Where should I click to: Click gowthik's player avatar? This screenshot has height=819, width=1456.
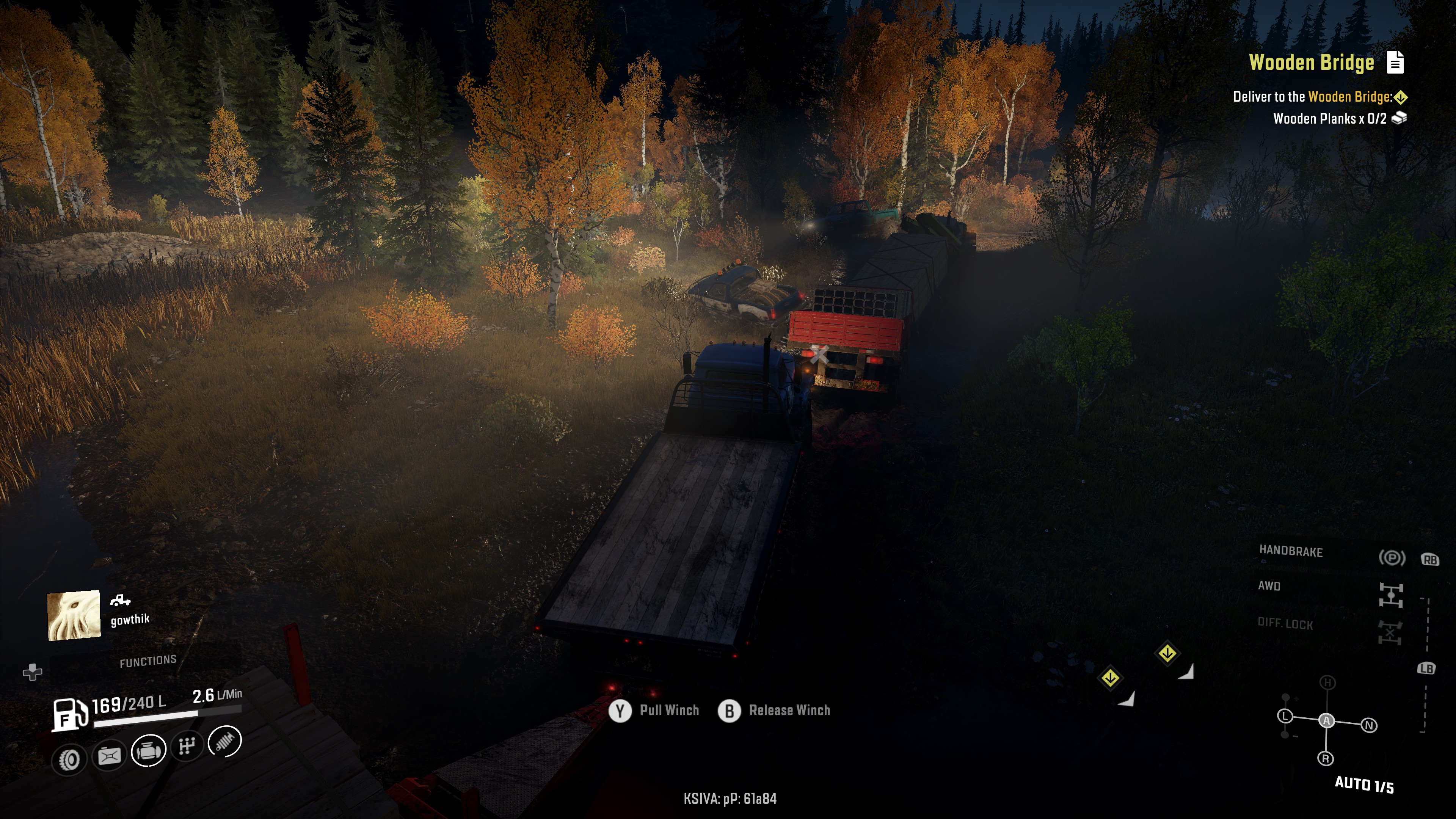74,615
